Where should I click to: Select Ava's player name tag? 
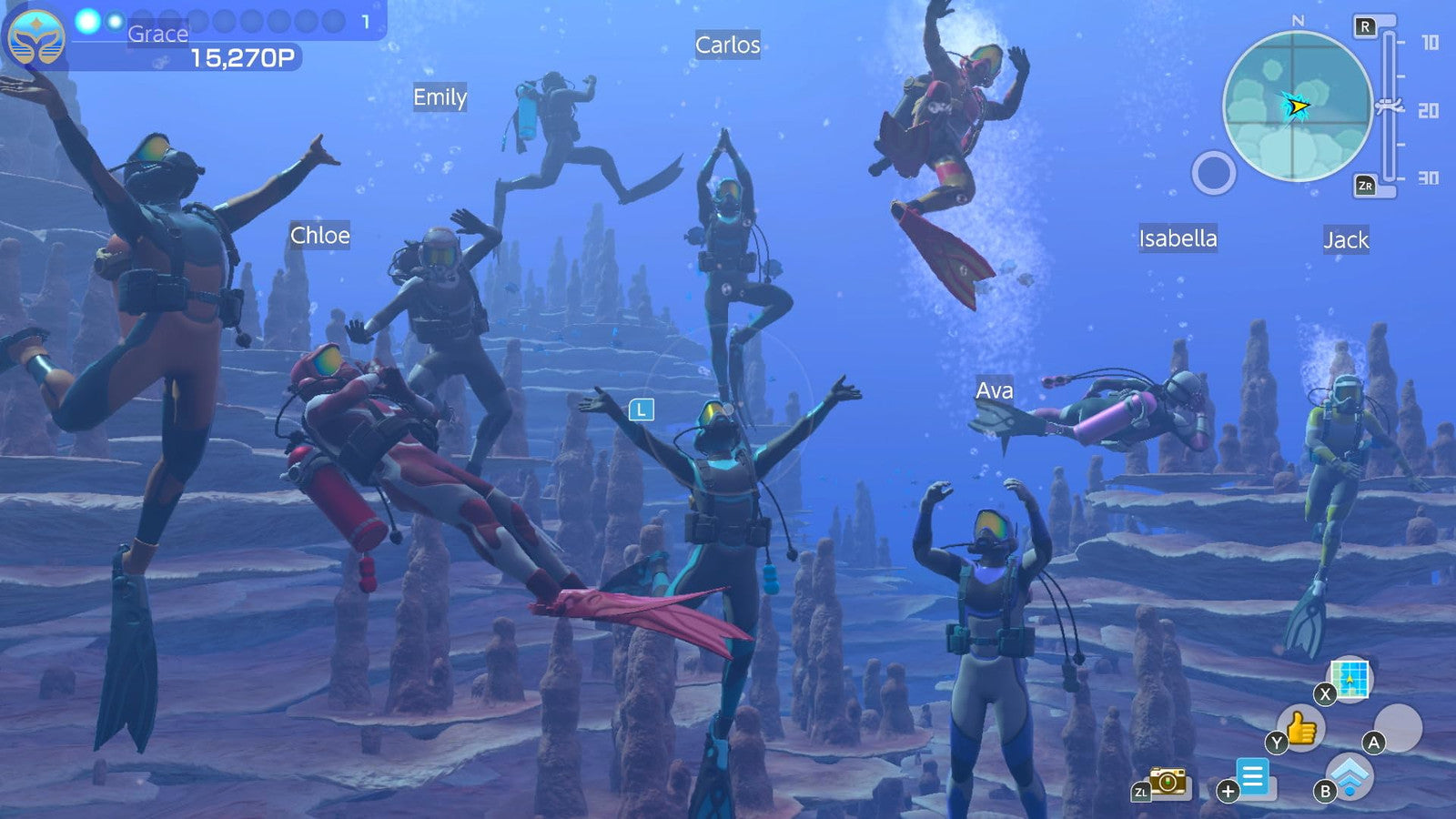point(994,390)
